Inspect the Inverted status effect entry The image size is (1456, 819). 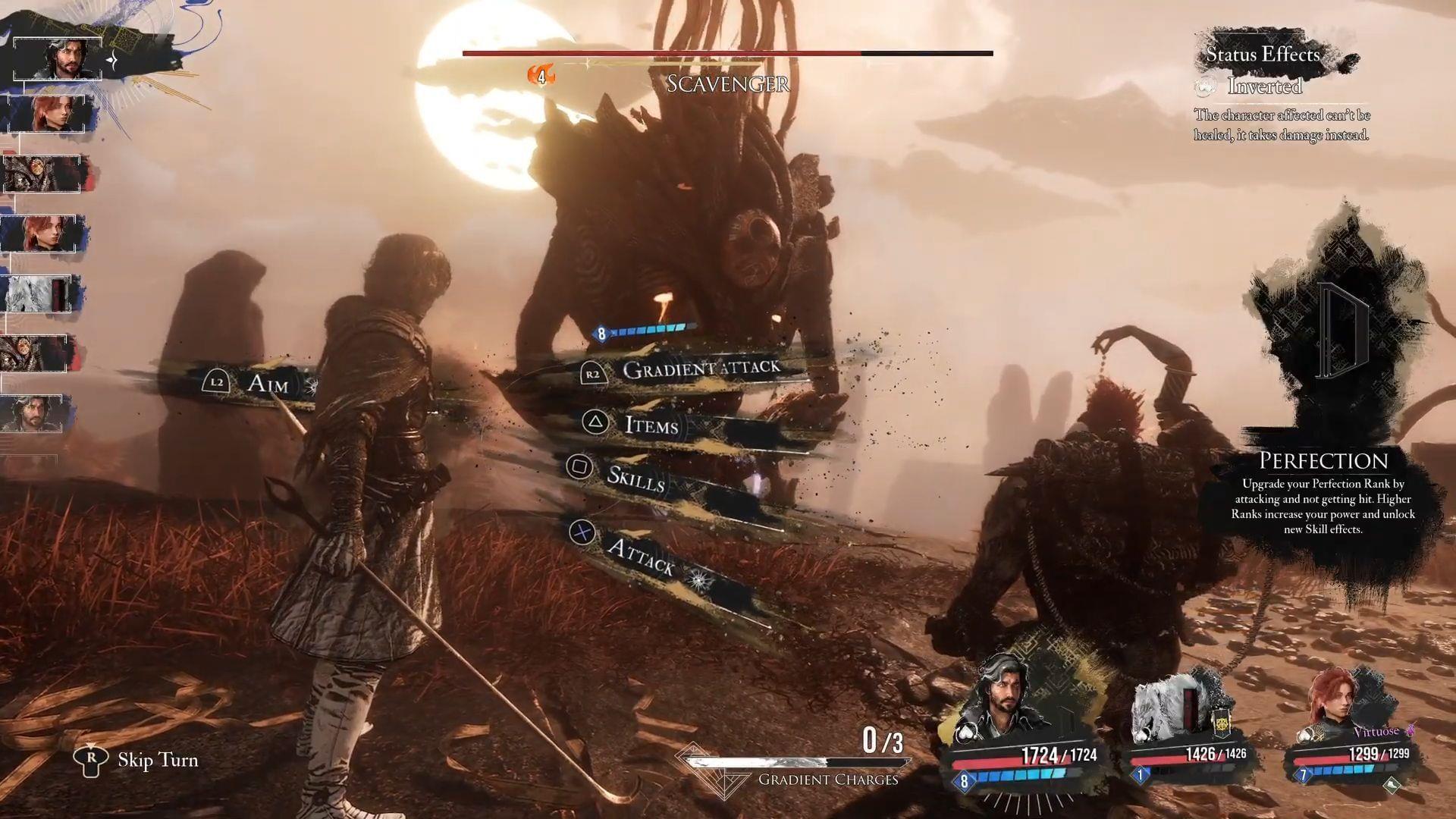pyautogui.click(x=1264, y=86)
